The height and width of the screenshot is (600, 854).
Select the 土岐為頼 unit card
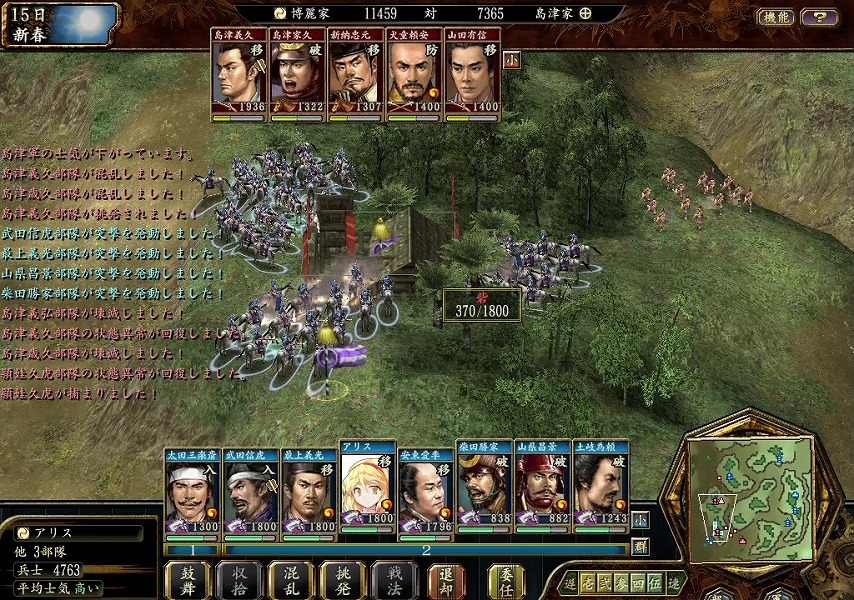600,486
